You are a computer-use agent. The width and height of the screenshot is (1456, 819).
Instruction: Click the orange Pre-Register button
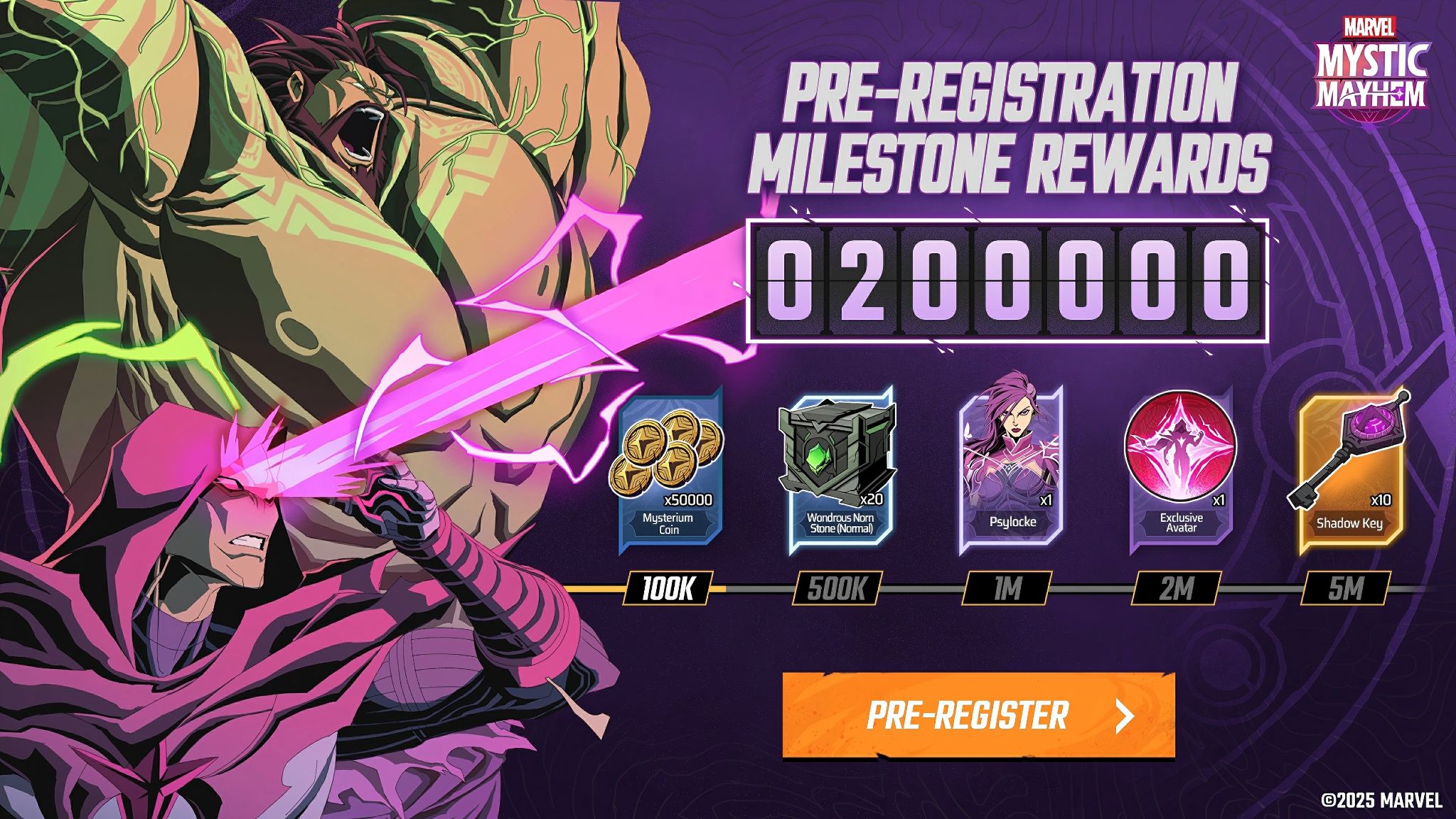[x=978, y=715]
